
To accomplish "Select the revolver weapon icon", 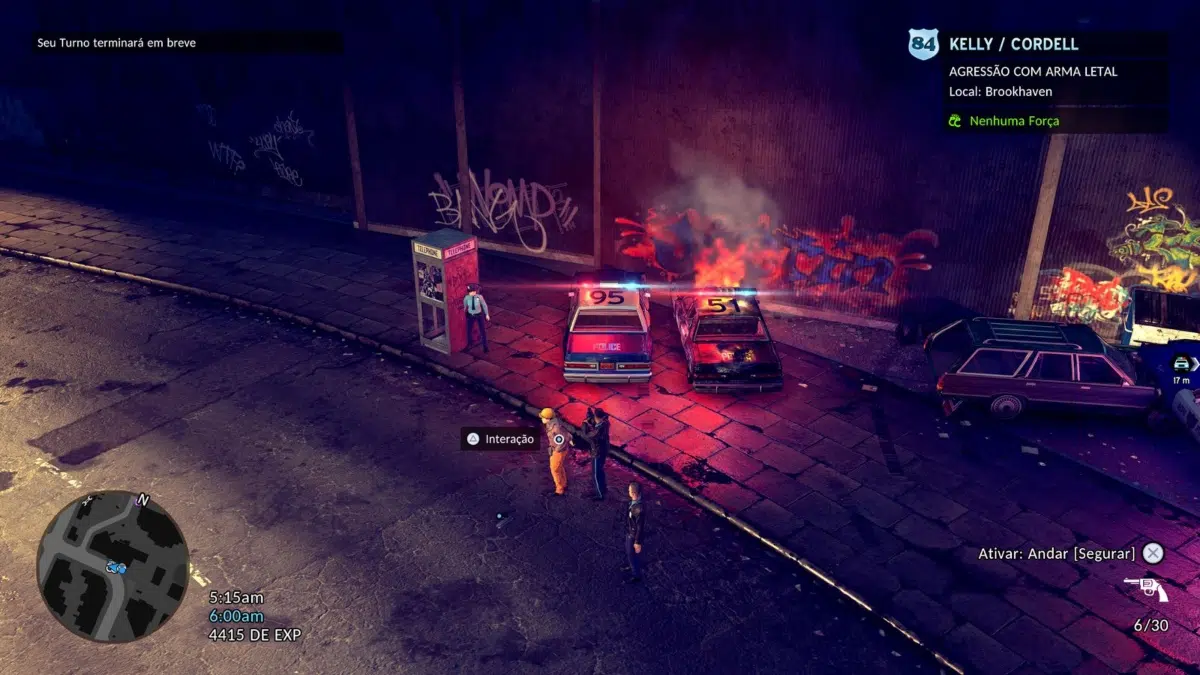I will coord(1146,589).
